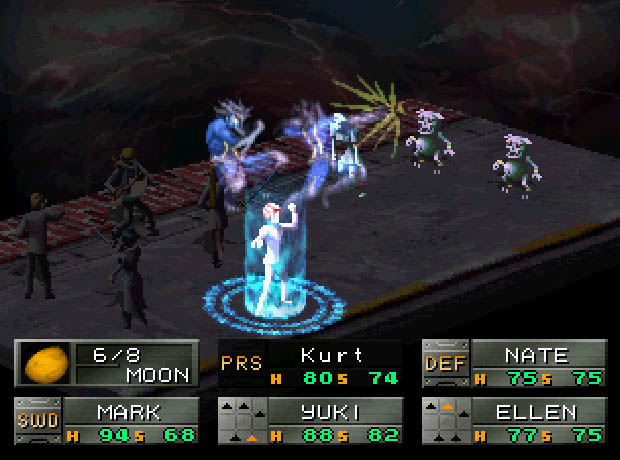Click Ellen's formation grid icon
Image resolution: width=620 pixels, height=460 pixels.
click(x=445, y=421)
